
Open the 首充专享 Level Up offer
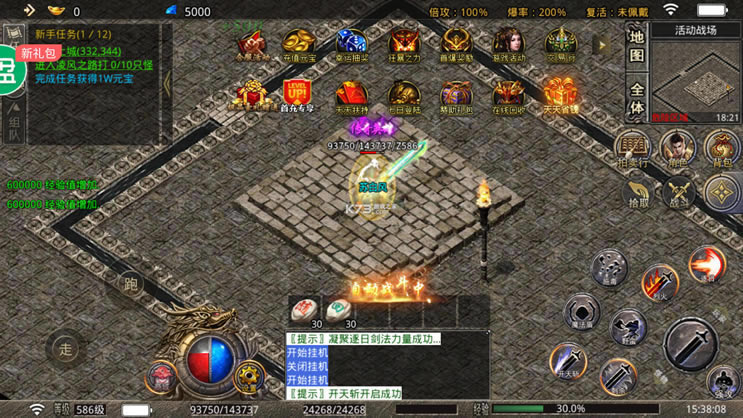[297, 96]
